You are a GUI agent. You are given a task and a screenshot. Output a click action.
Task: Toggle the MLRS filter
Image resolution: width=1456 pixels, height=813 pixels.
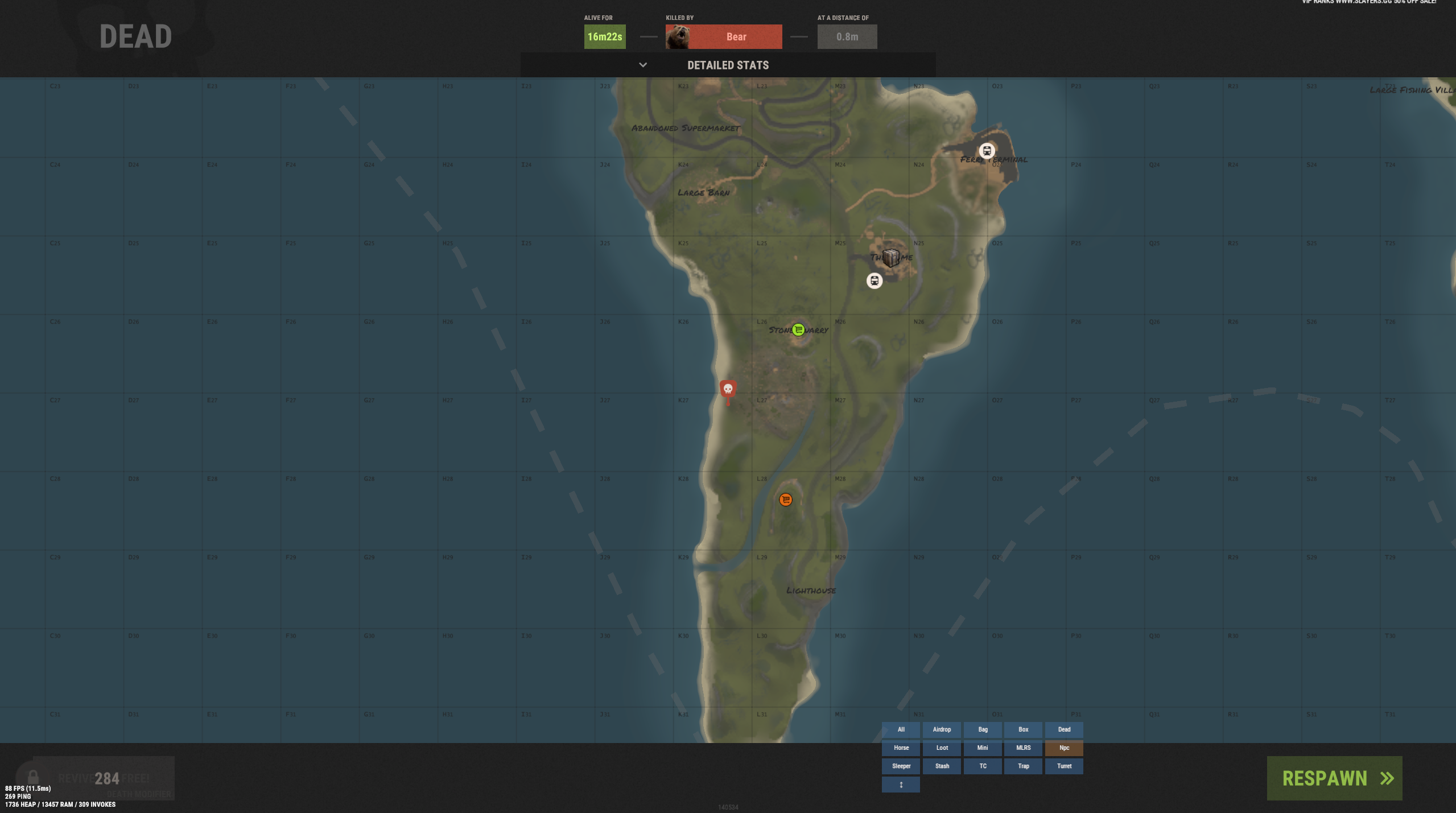[1023, 748]
